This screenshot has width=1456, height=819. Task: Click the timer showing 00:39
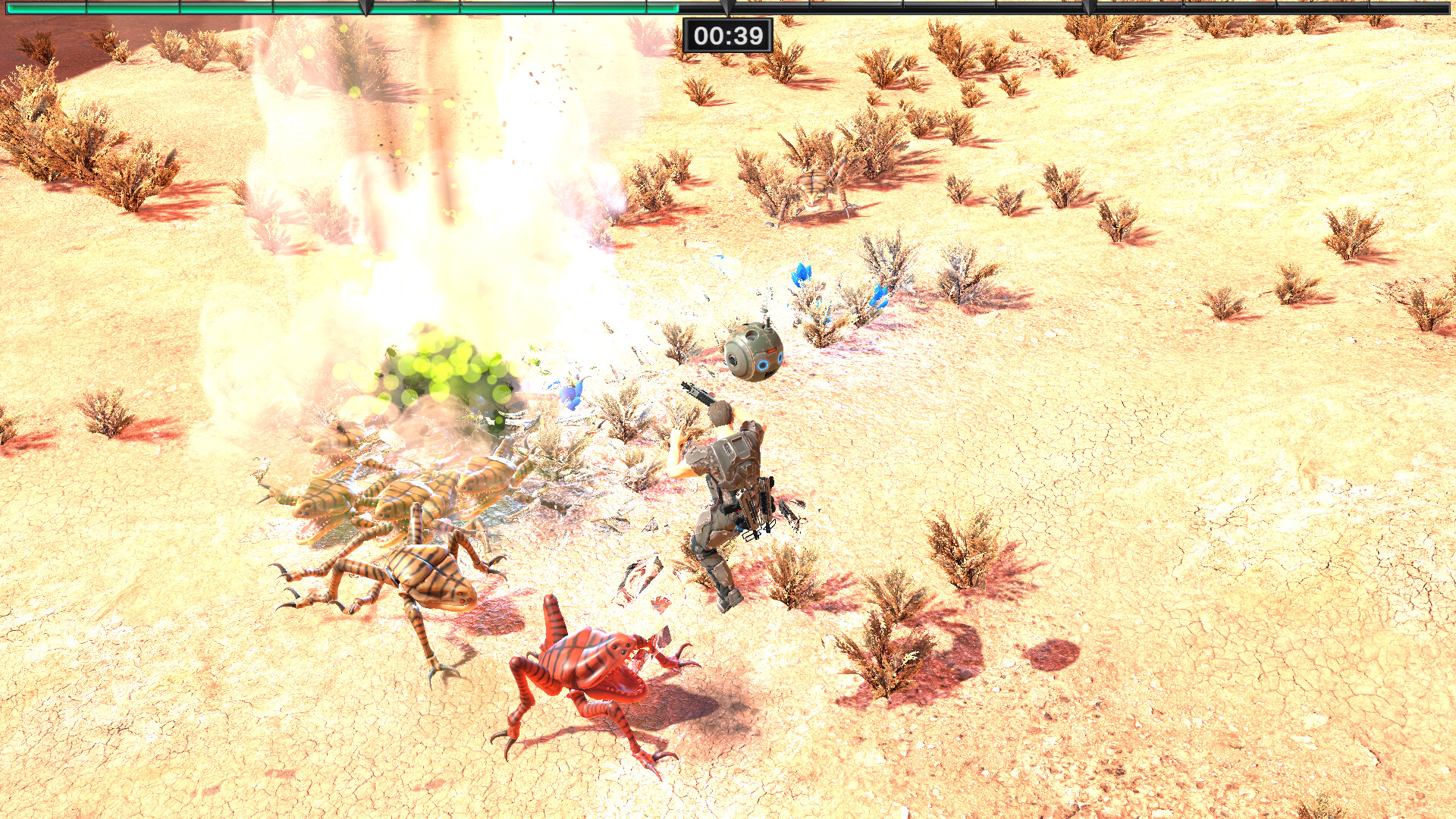click(729, 34)
